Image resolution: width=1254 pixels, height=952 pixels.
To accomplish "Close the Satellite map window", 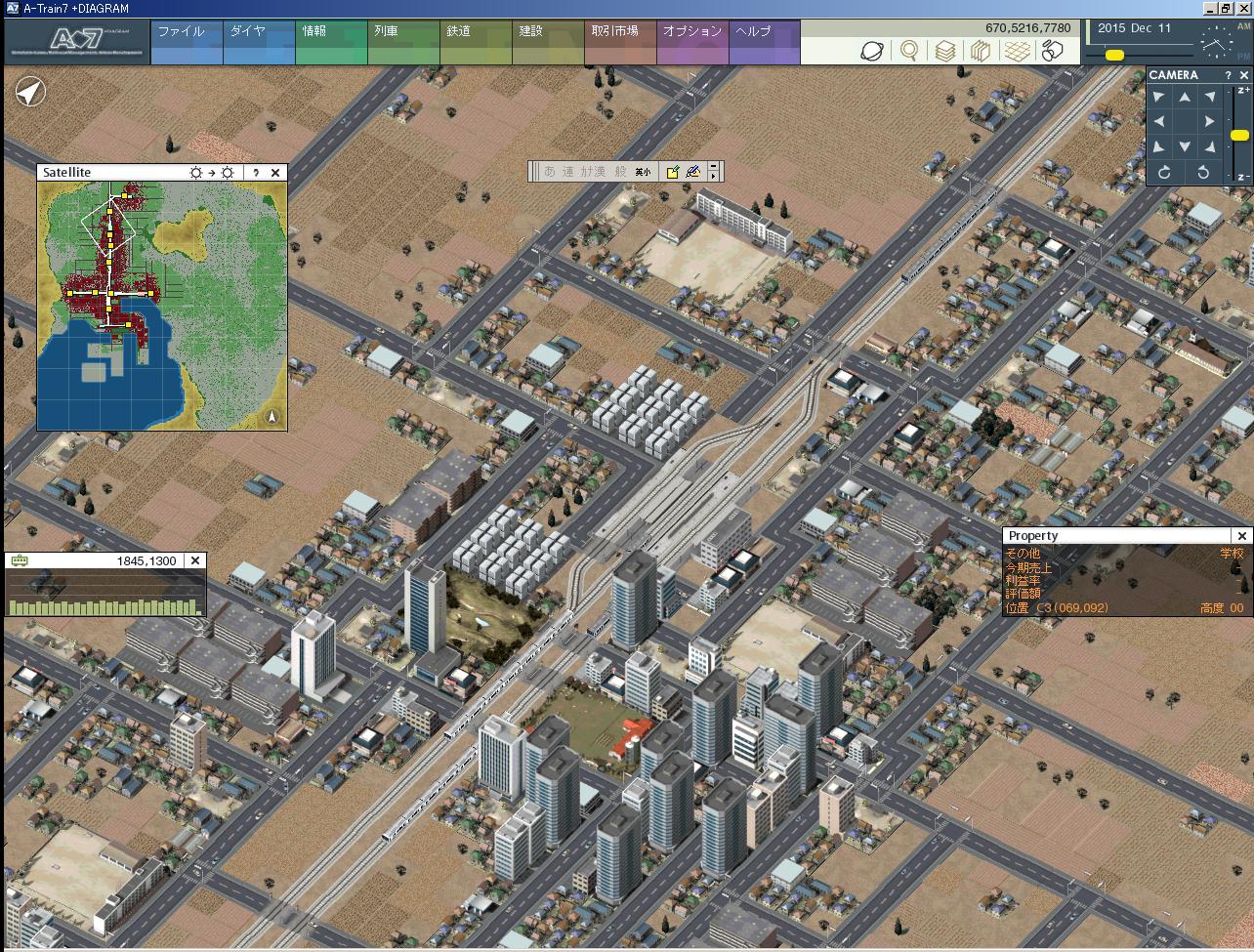I will [275, 173].
